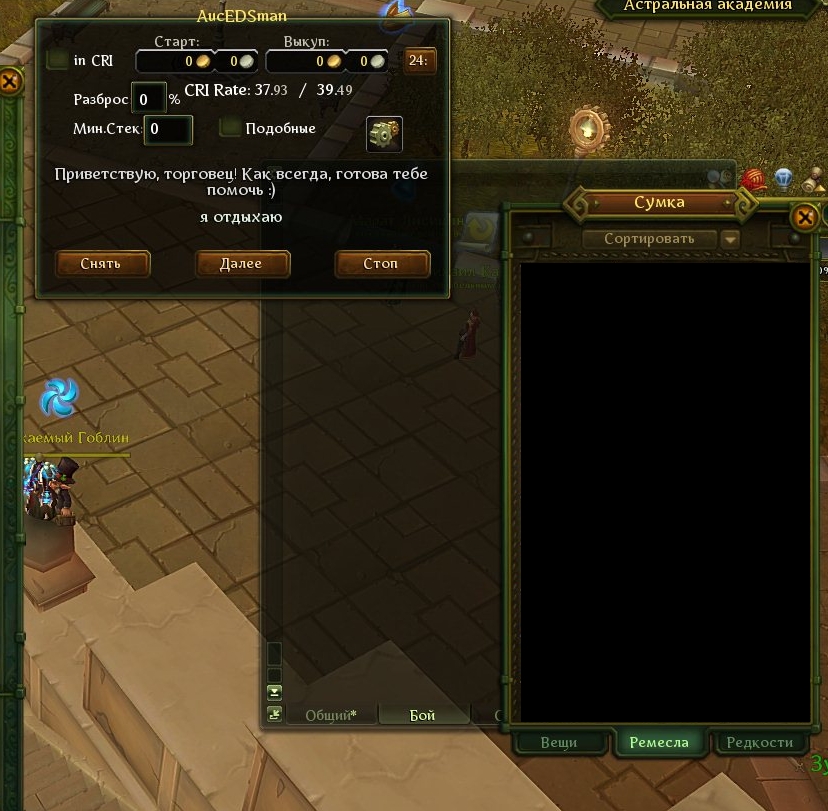Open the dropdown arrow beside Сортировать
This screenshot has height=811, width=828.
pos(730,239)
